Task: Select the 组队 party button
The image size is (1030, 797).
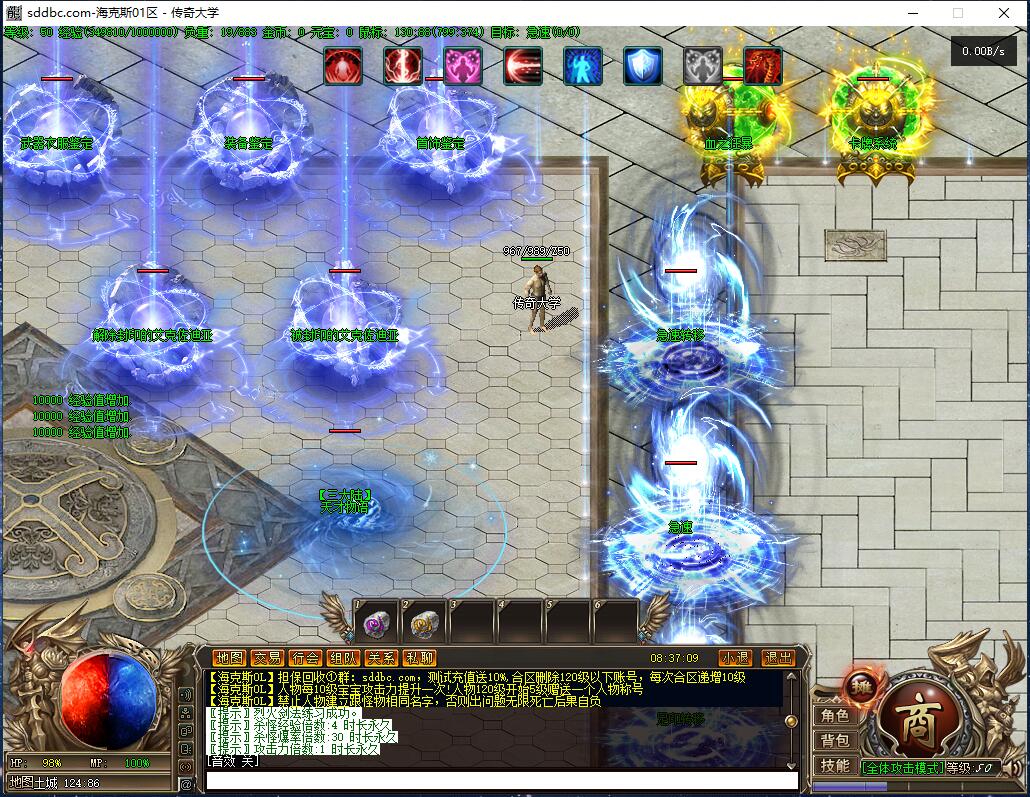Action: (343, 658)
